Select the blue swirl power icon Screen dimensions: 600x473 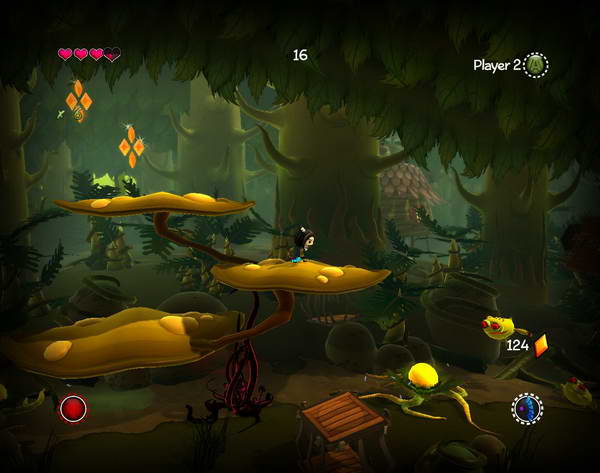[x=527, y=408]
